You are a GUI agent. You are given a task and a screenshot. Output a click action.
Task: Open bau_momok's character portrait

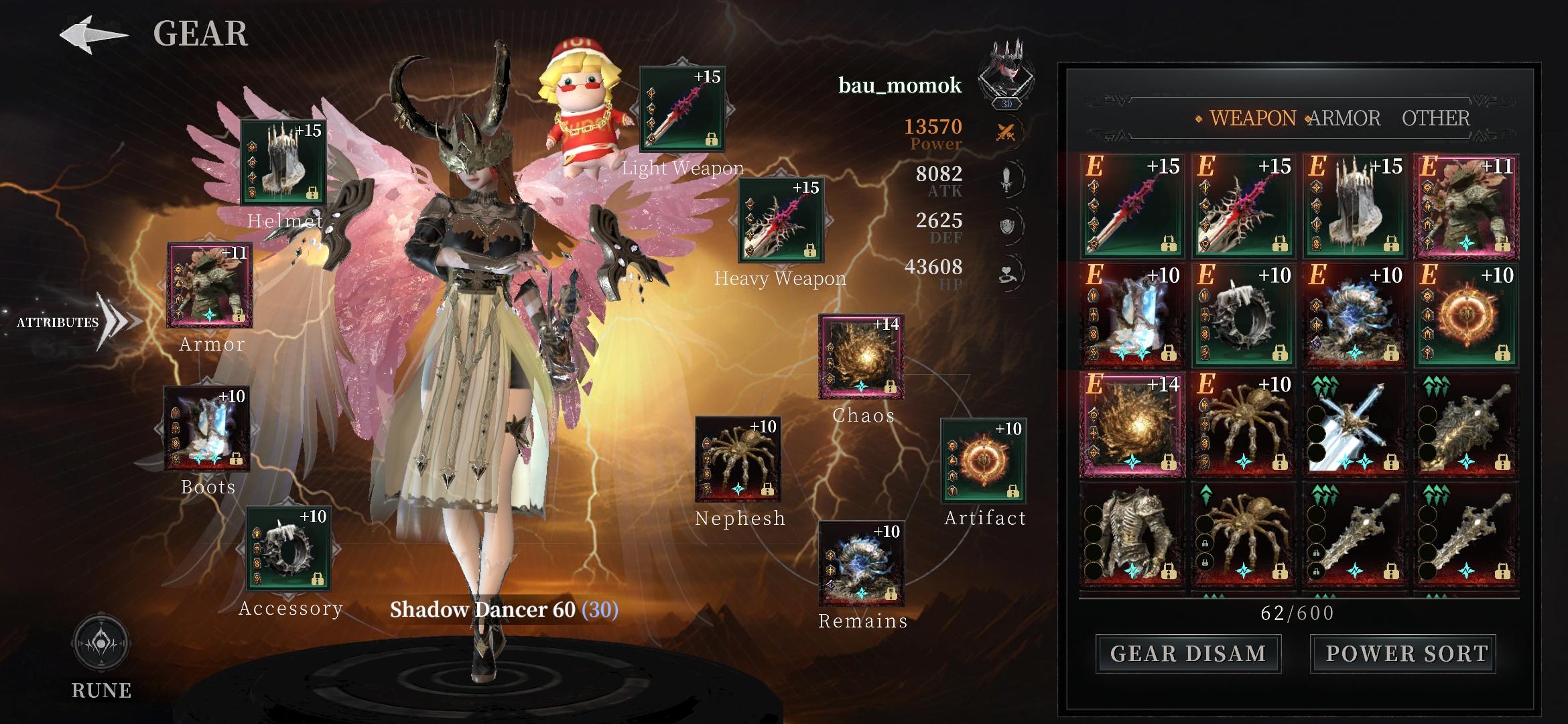1006,75
